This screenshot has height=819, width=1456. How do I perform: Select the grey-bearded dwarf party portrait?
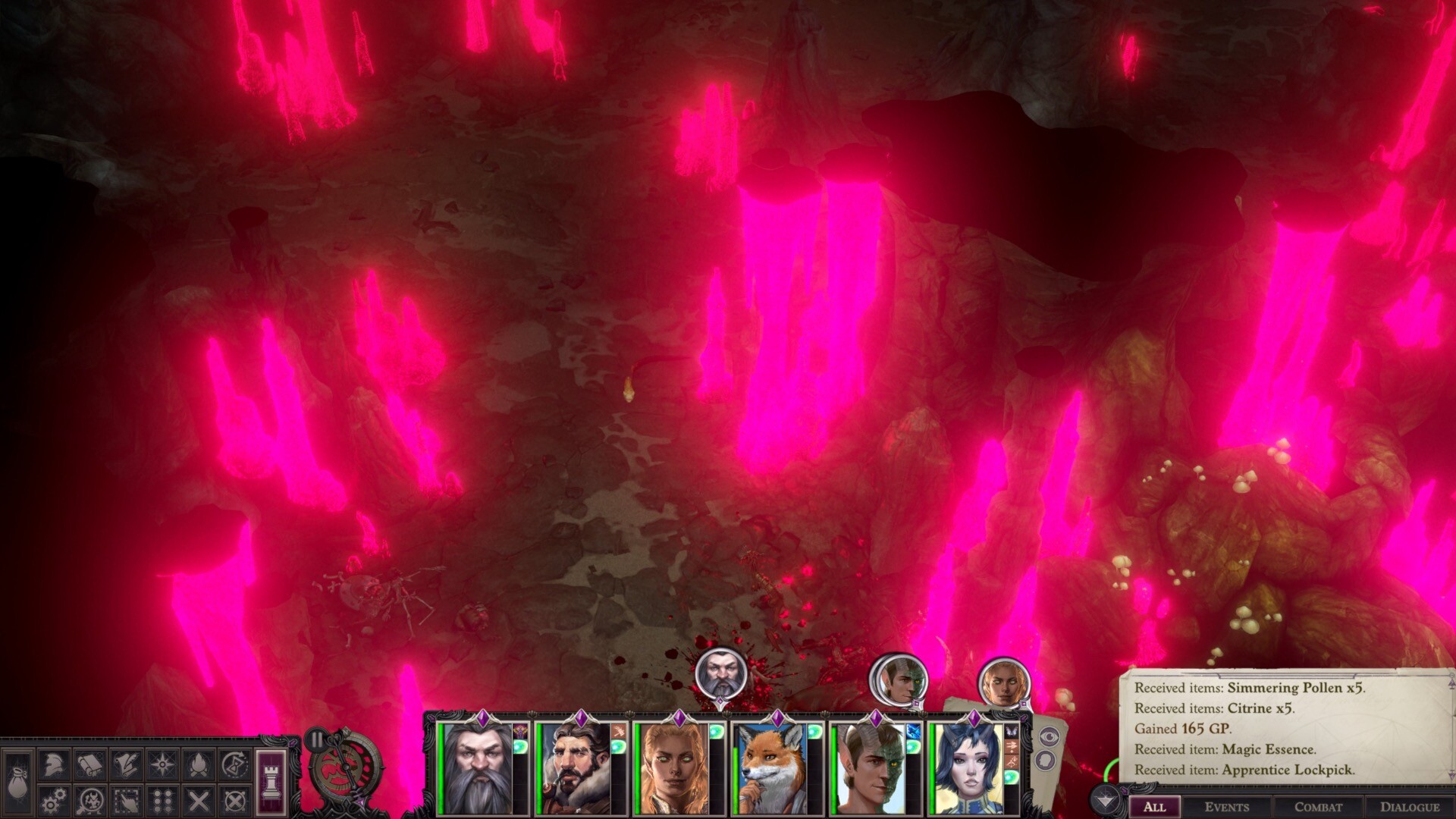click(478, 767)
